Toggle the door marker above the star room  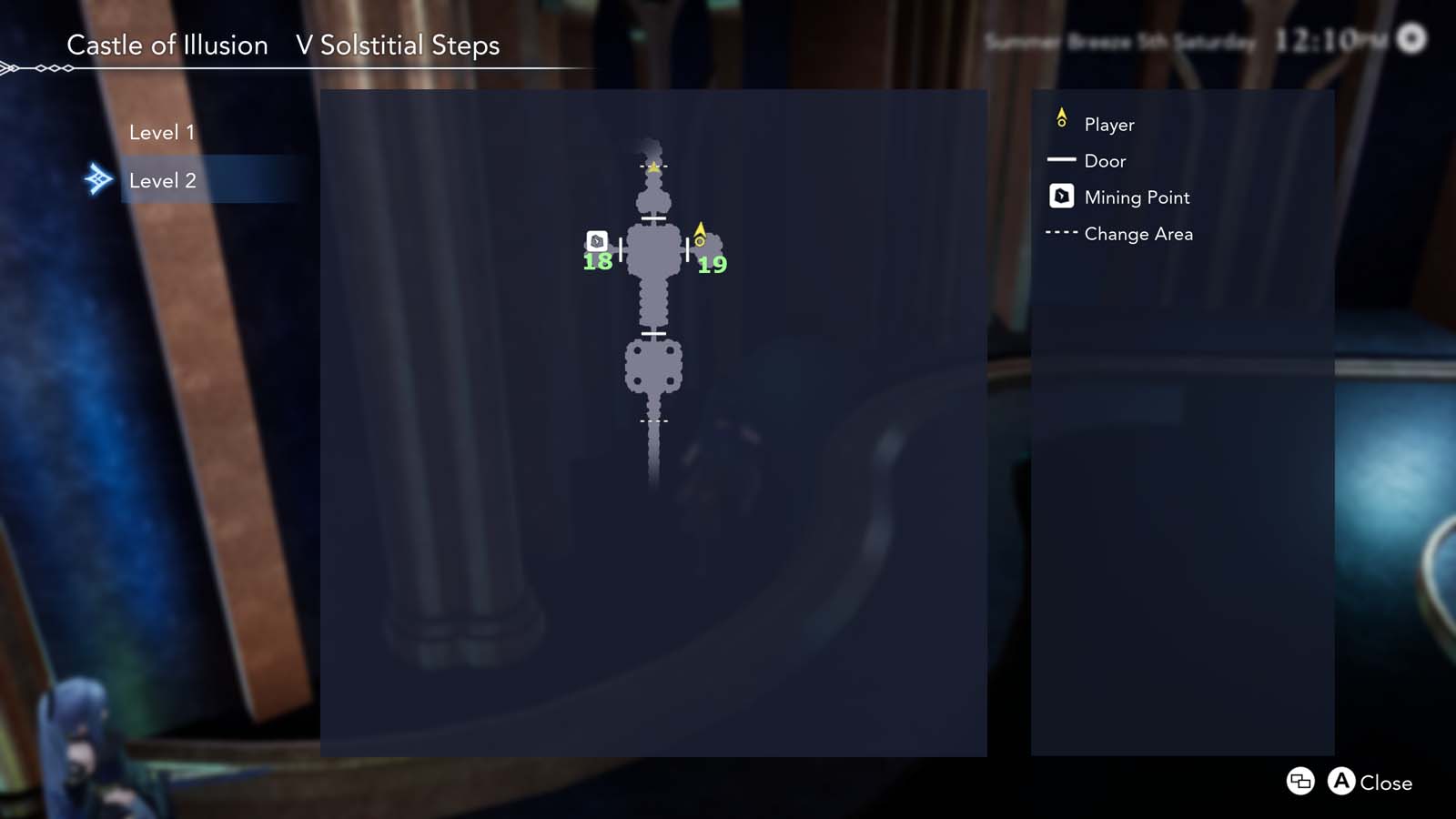coord(652,217)
